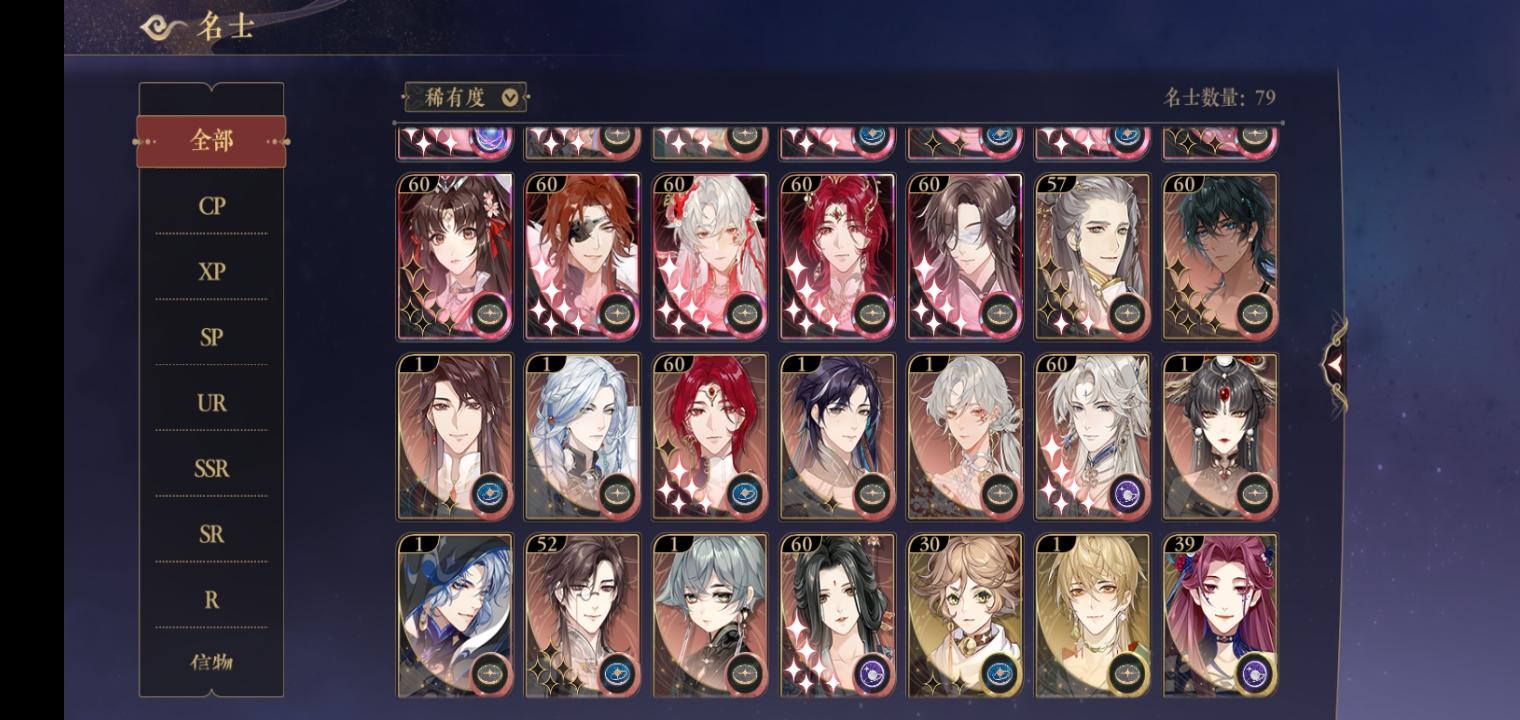The image size is (1520, 720).
Task: Click the UR rarity filter
Action: click(211, 402)
